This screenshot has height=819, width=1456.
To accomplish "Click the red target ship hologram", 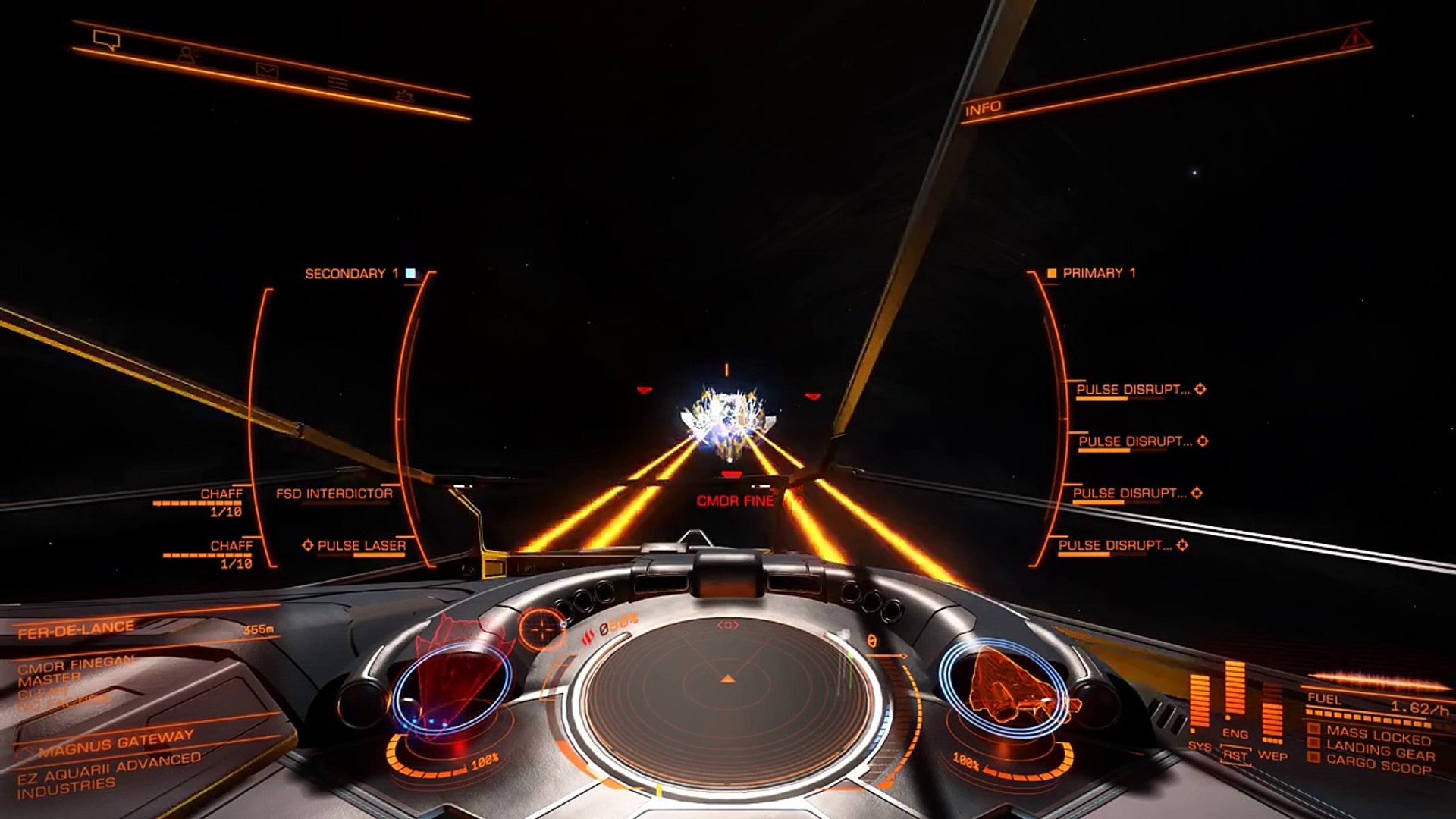I will point(453,677).
